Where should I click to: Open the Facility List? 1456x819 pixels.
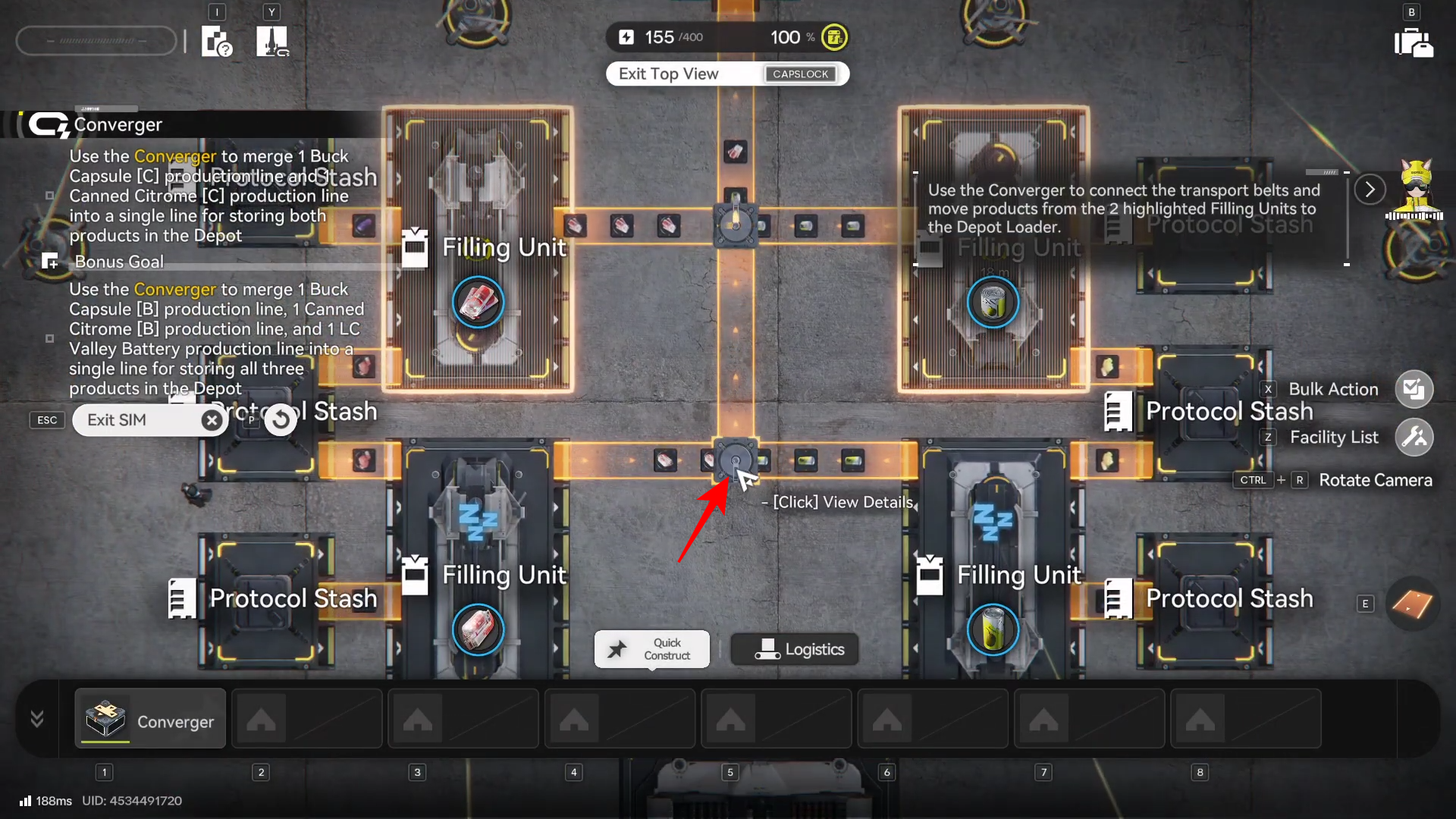(x=1414, y=438)
